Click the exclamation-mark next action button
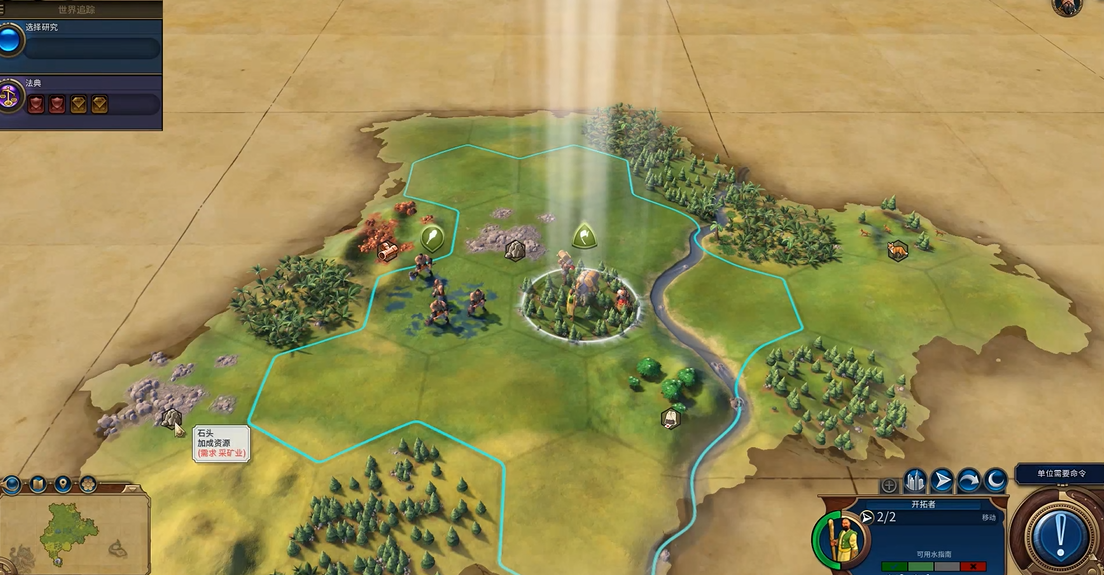Screen dimensions: 1104x575 click(1059, 535)
